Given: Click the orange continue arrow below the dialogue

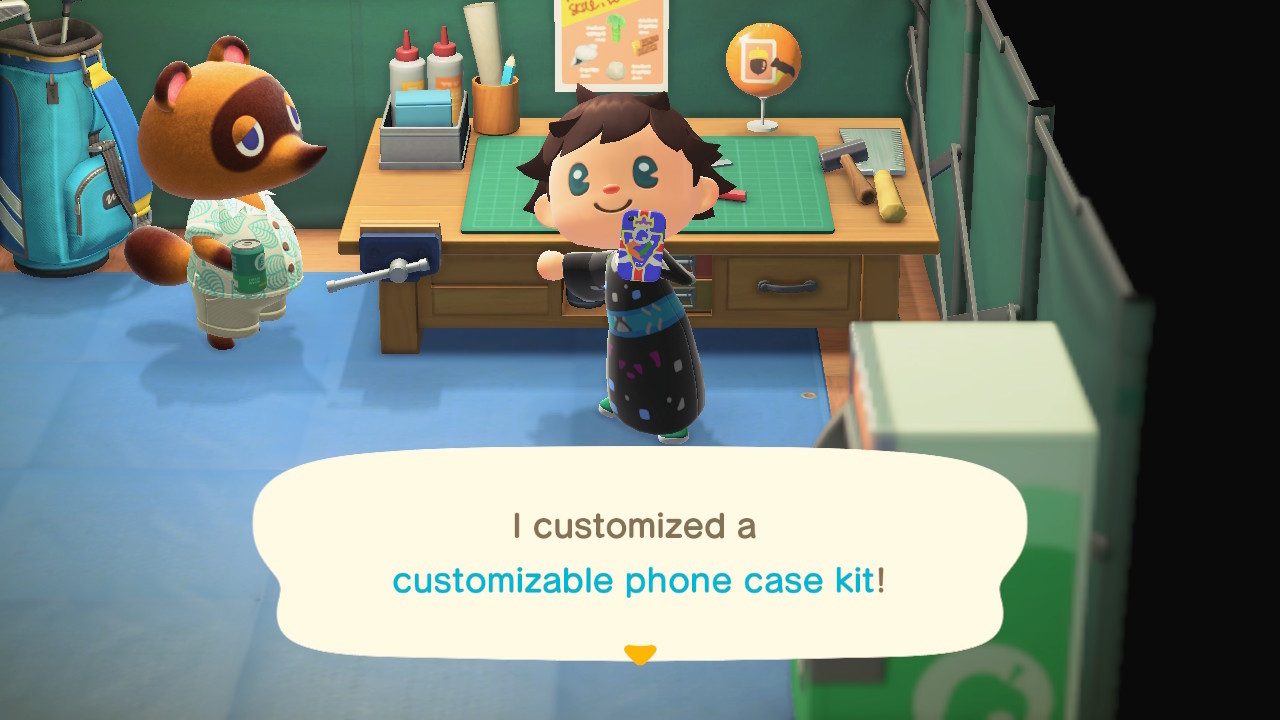Looking at the screenshot, I should (x=641, y=650).
